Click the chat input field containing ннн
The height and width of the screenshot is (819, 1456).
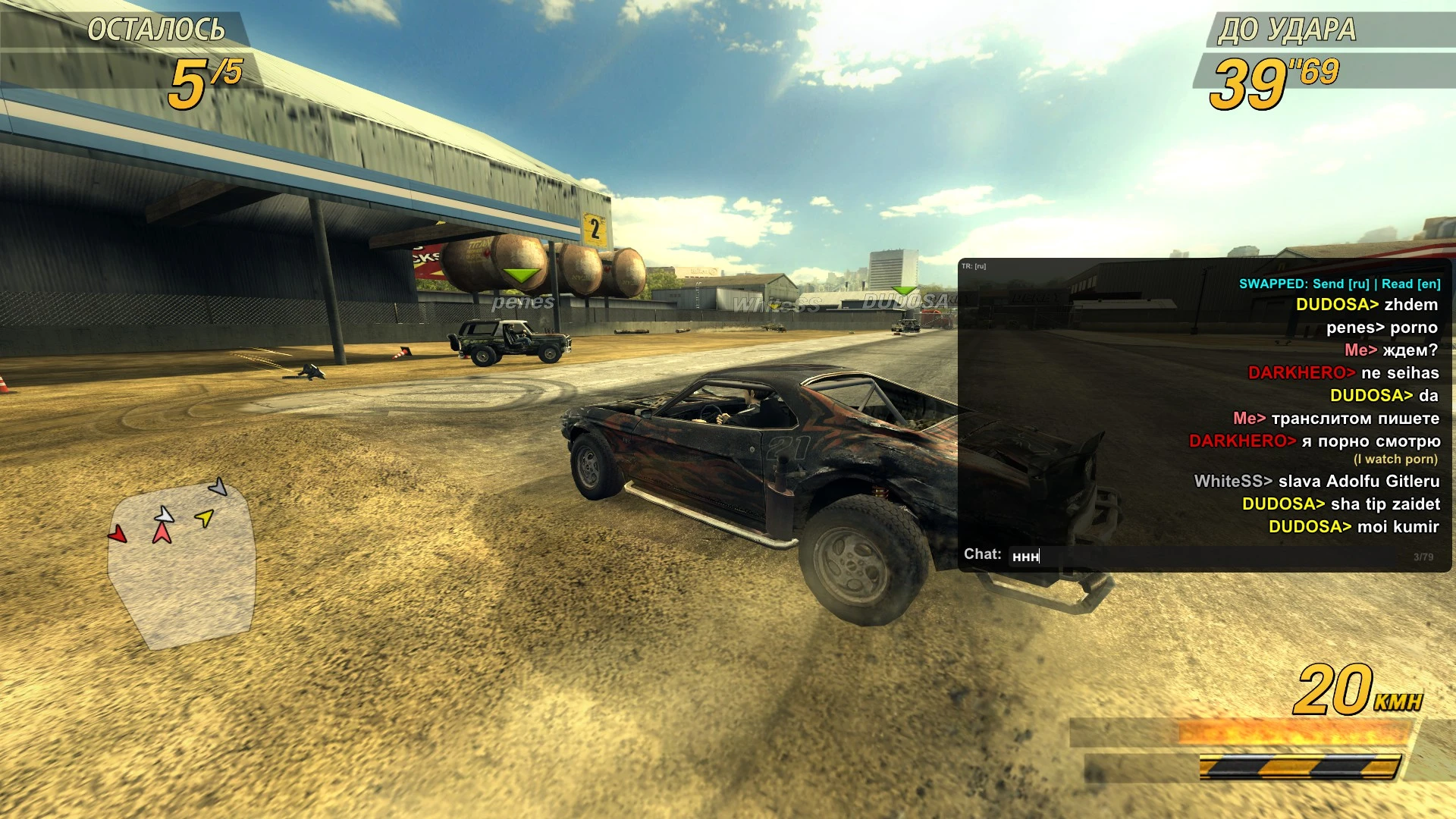click(x=1062, y=555)
